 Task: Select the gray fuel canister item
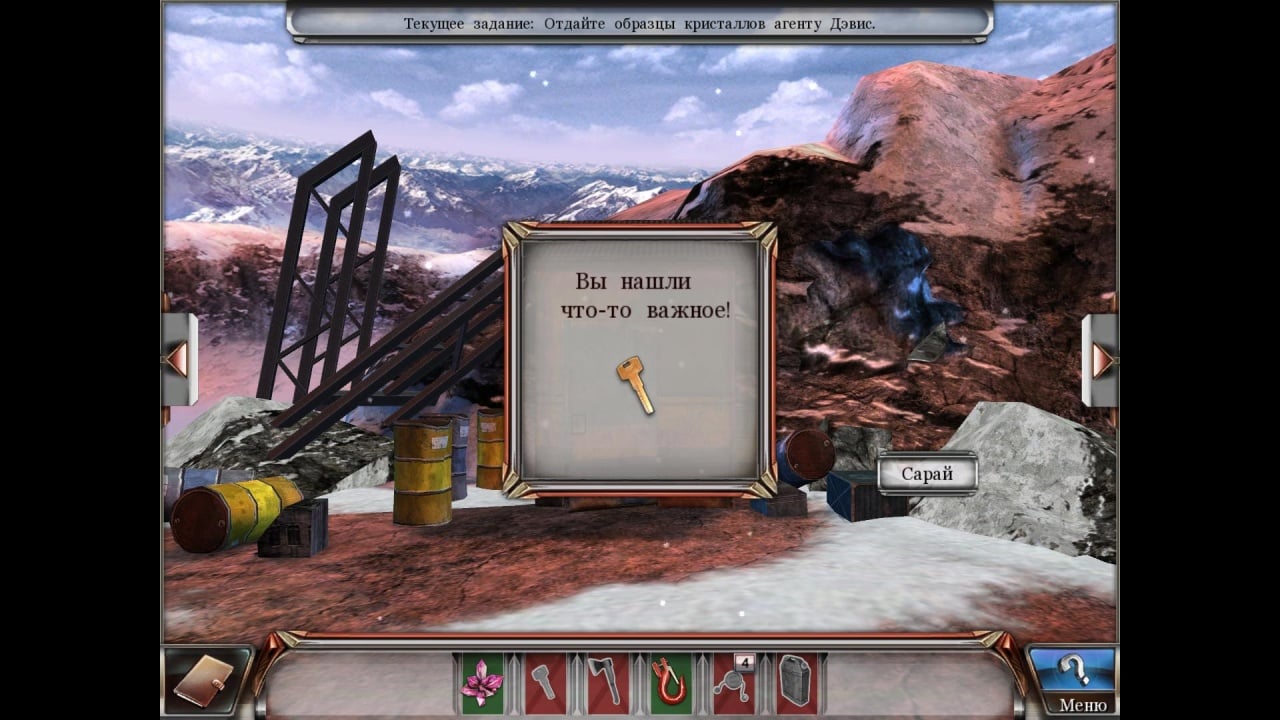(796, 683)
